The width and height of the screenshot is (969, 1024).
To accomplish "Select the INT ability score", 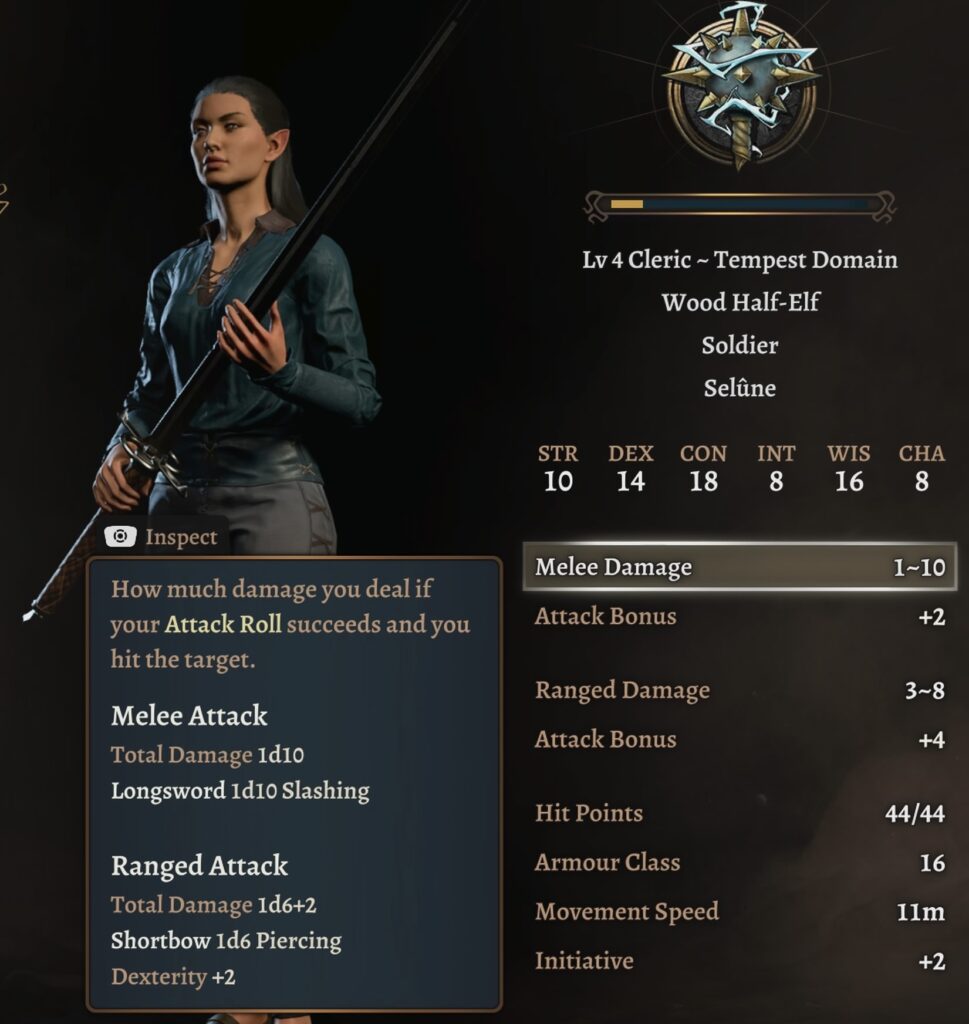I will point(776,468).
